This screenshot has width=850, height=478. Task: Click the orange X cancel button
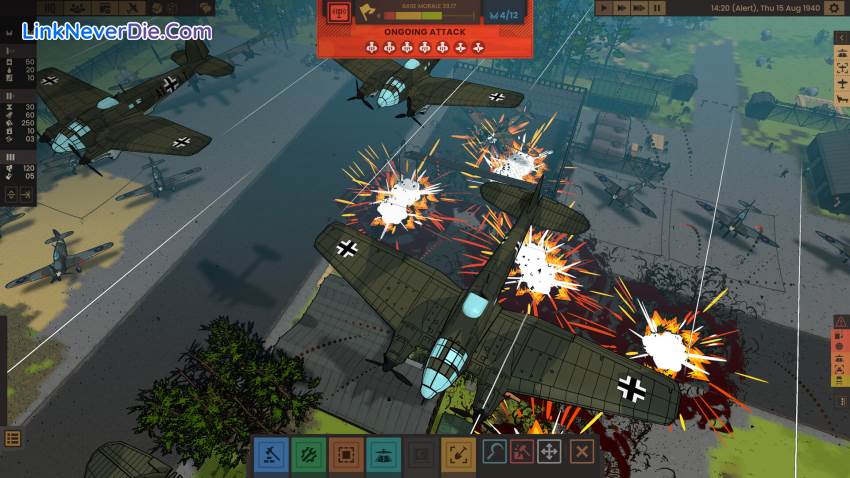tap(581, 452)
